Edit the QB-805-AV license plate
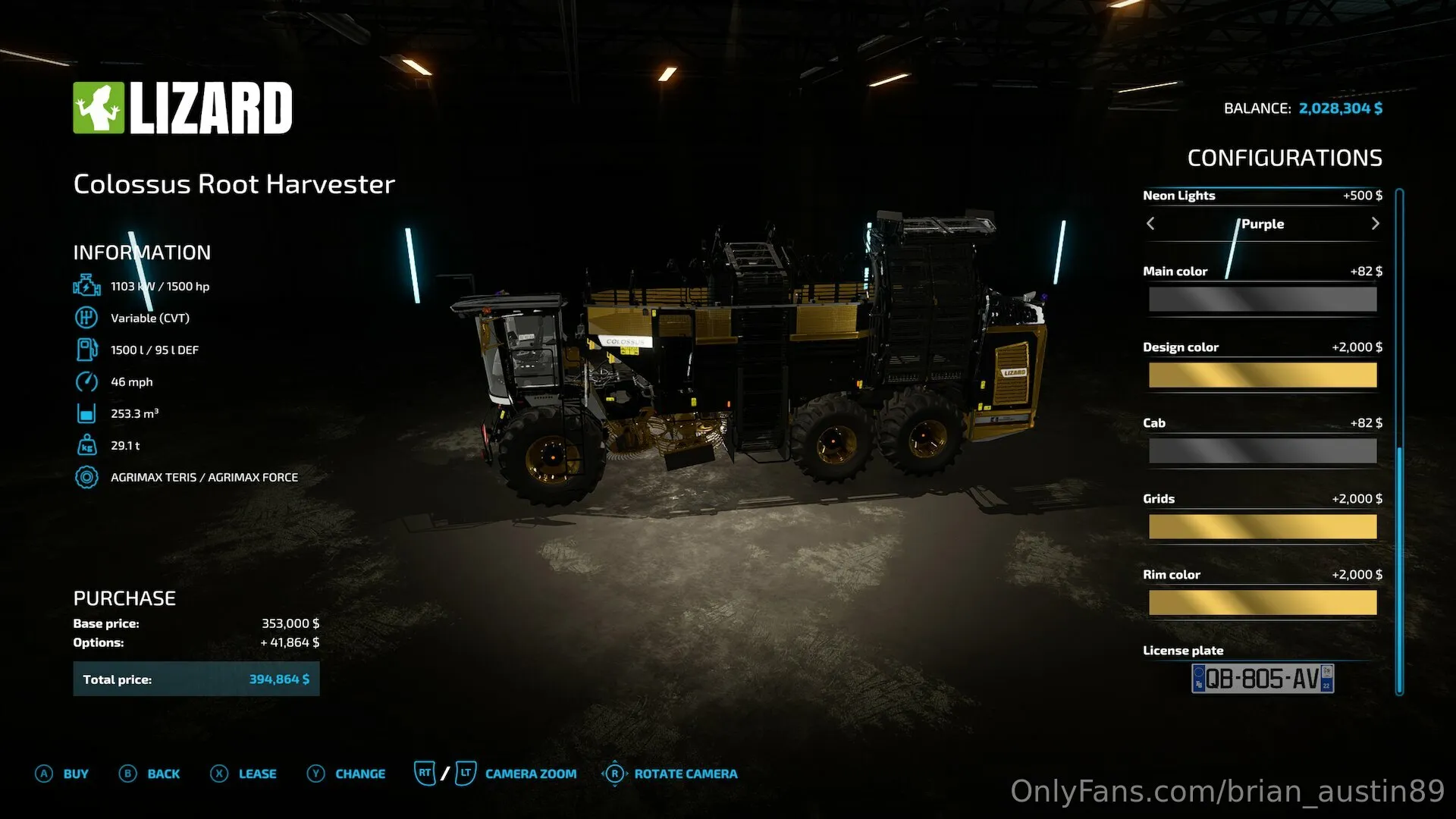 (1262, 679)
